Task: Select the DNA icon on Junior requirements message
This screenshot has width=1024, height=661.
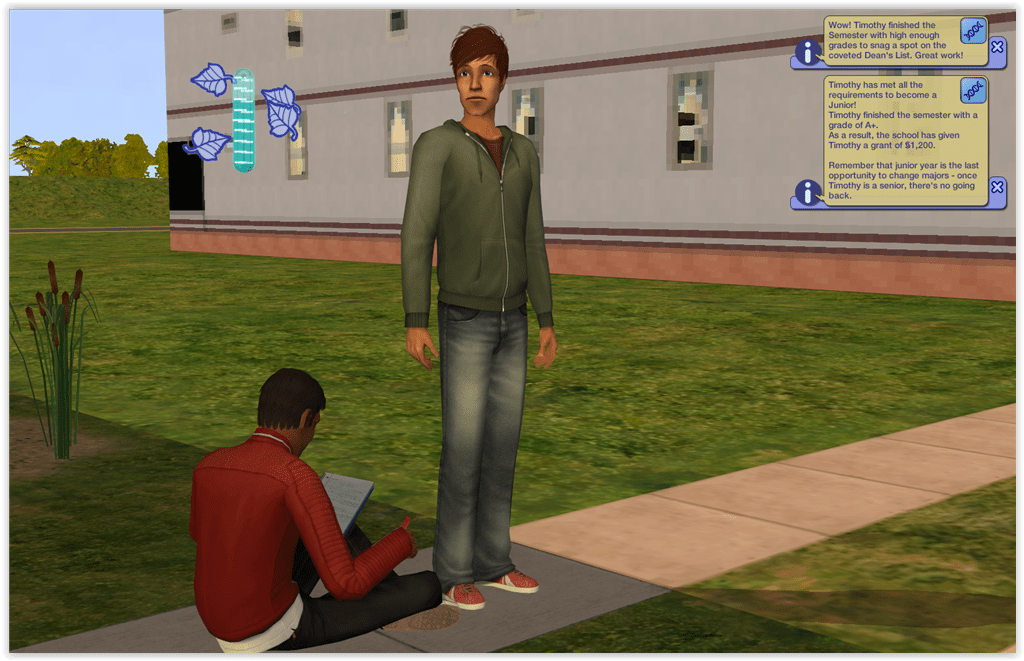Action: 972,91
